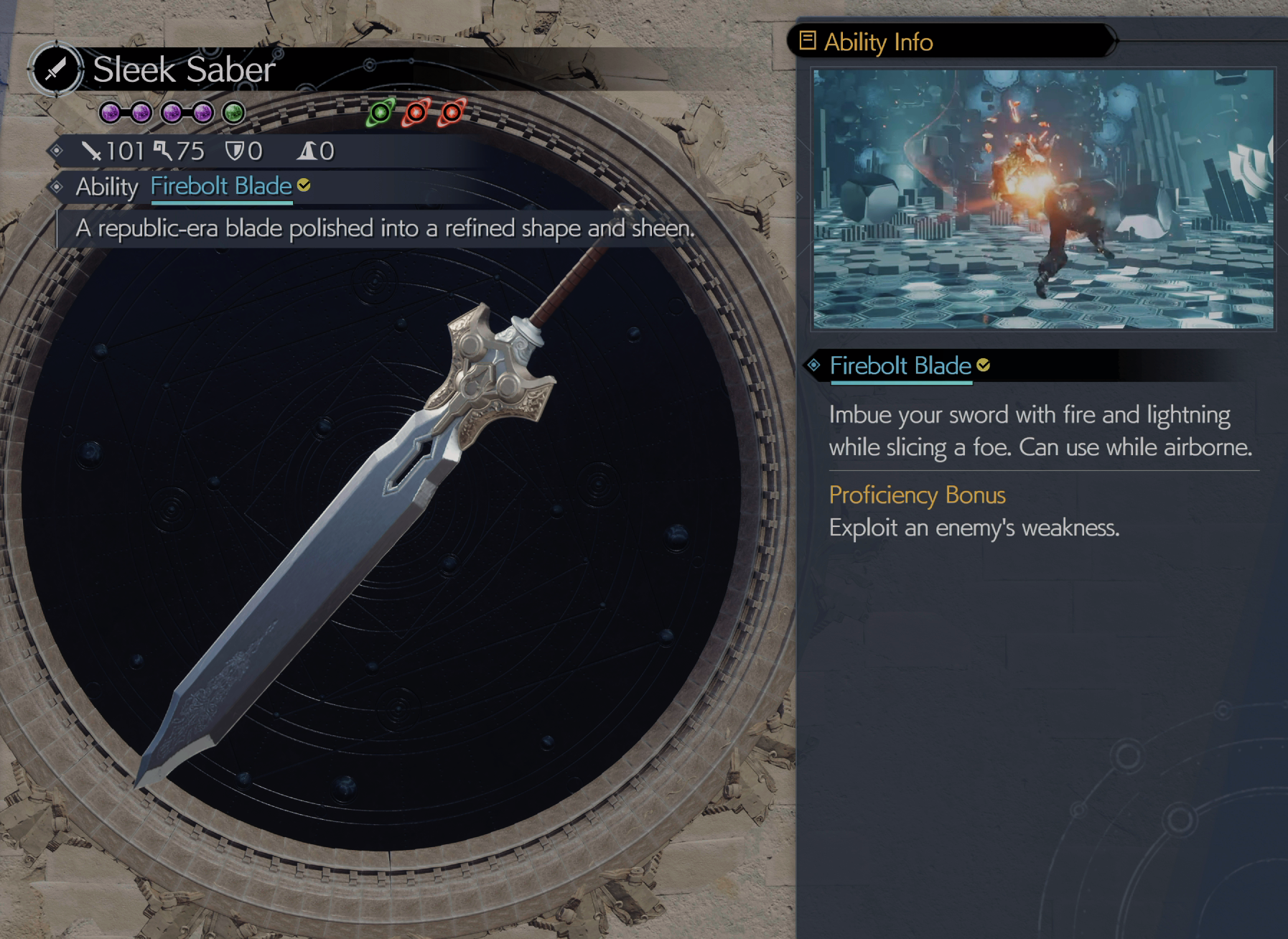This screenshot has height=939, width=1288.
Task: Select the green elemental affinity orb icon
Action: tap(381, 113)
